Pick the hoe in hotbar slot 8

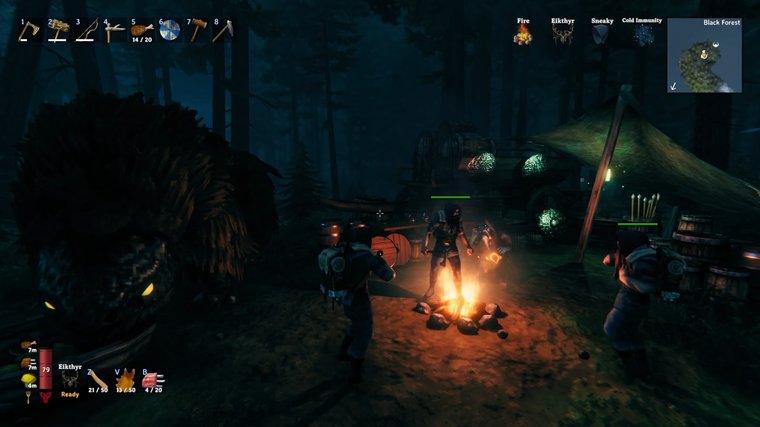(x=224, y=31)
